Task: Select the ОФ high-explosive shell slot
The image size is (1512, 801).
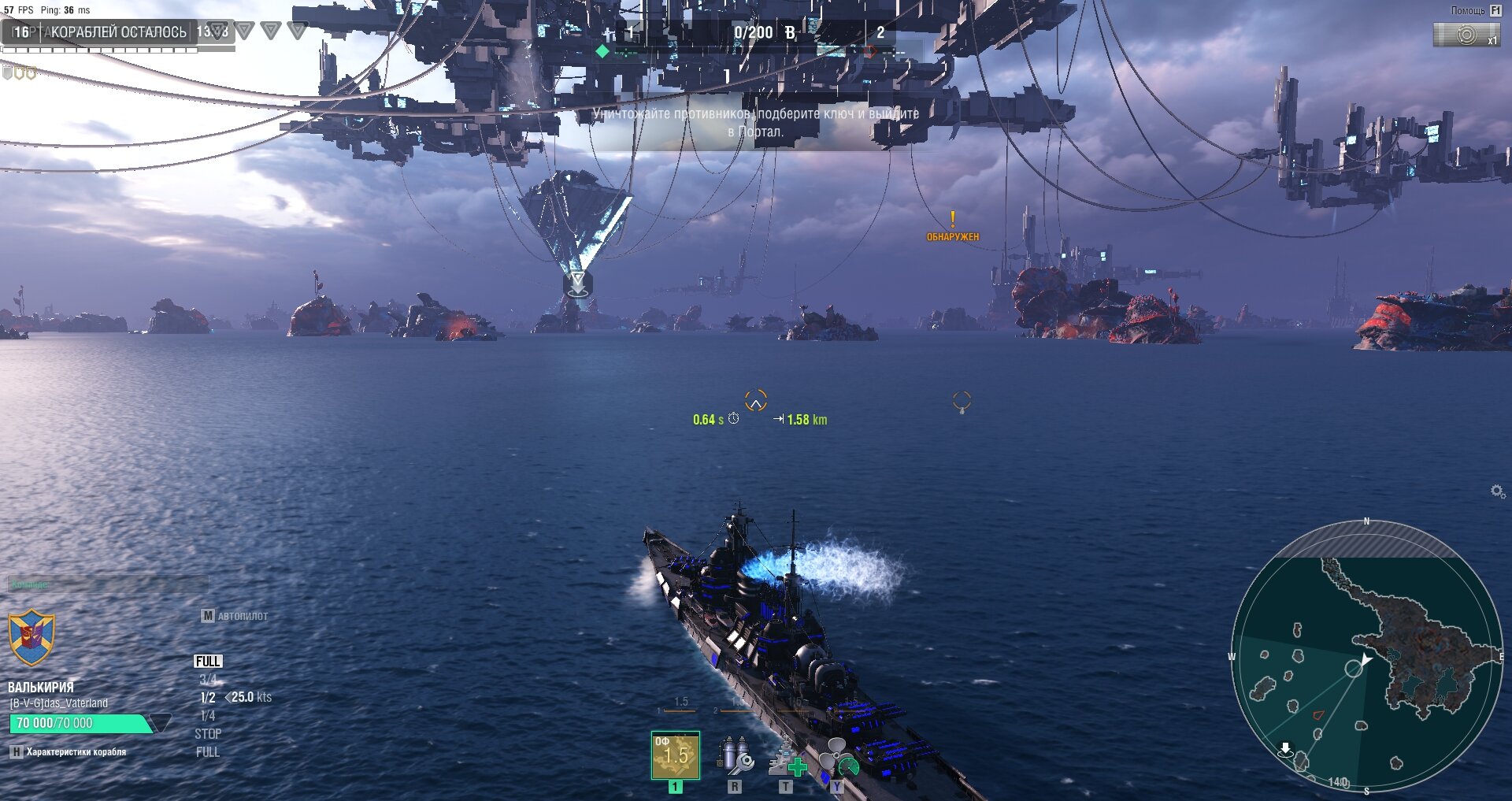Action: tap(675, 755)
